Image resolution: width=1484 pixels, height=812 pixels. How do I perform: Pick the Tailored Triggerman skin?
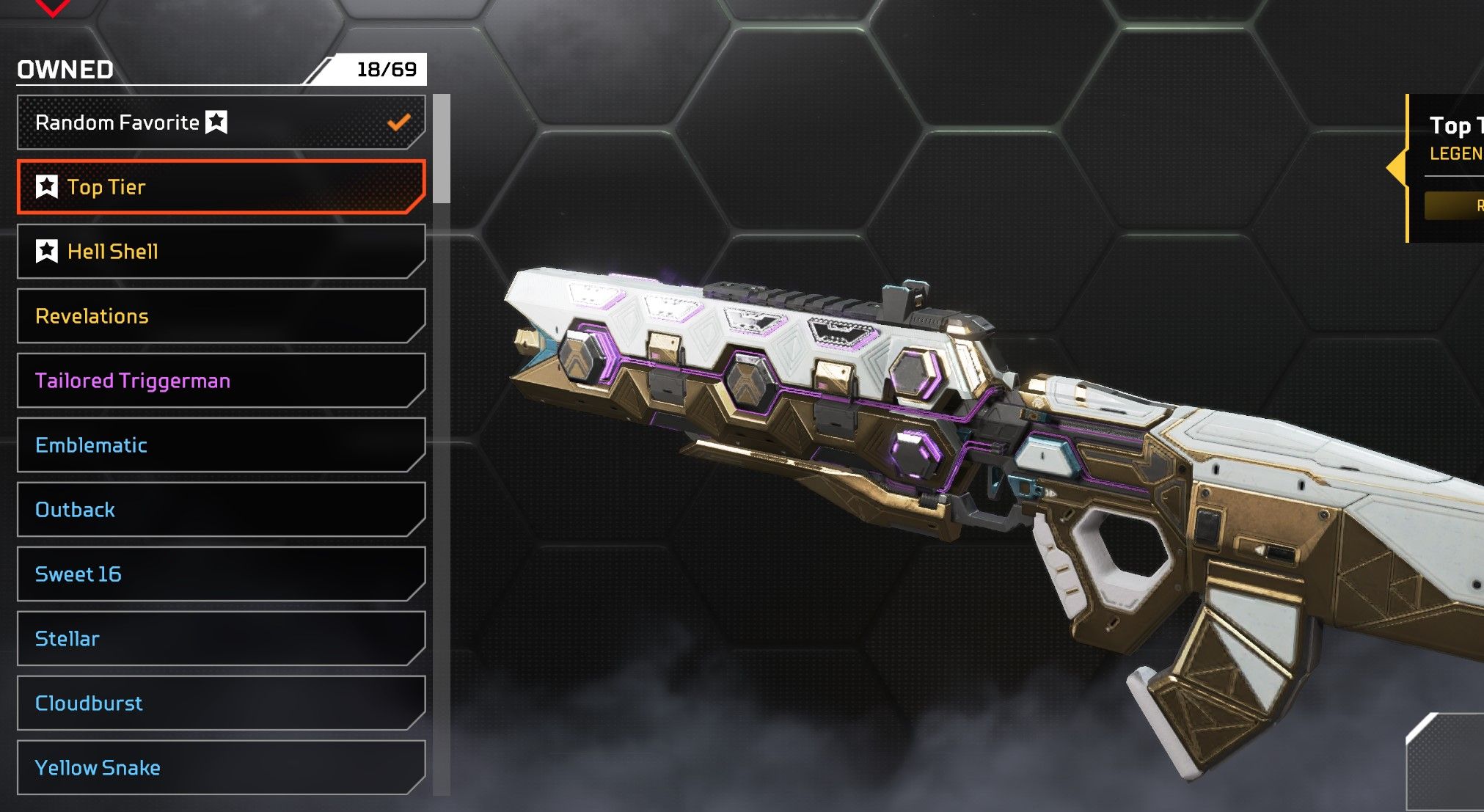(220, 381)
